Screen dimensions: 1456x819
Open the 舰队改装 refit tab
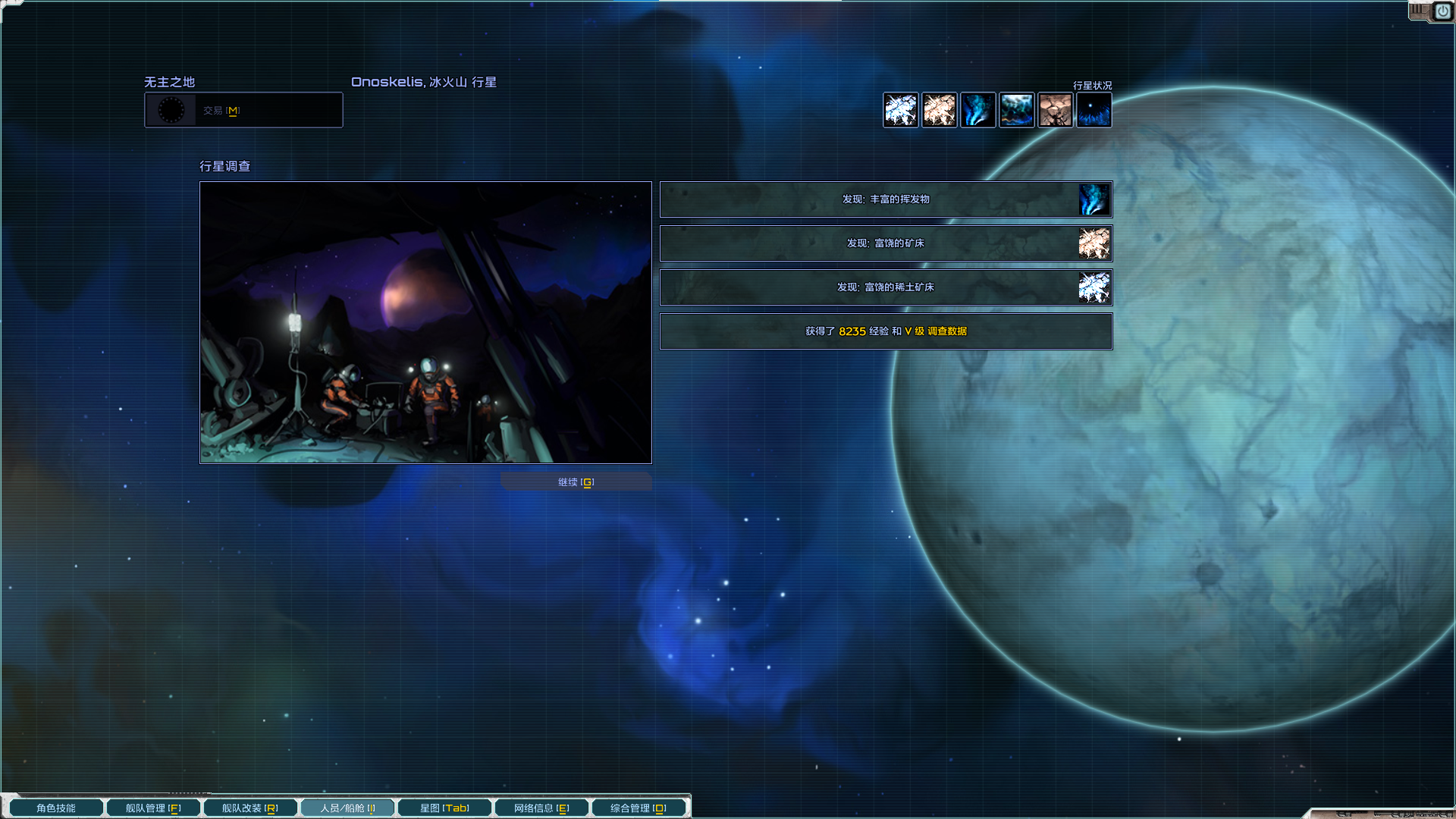[250, 808]
